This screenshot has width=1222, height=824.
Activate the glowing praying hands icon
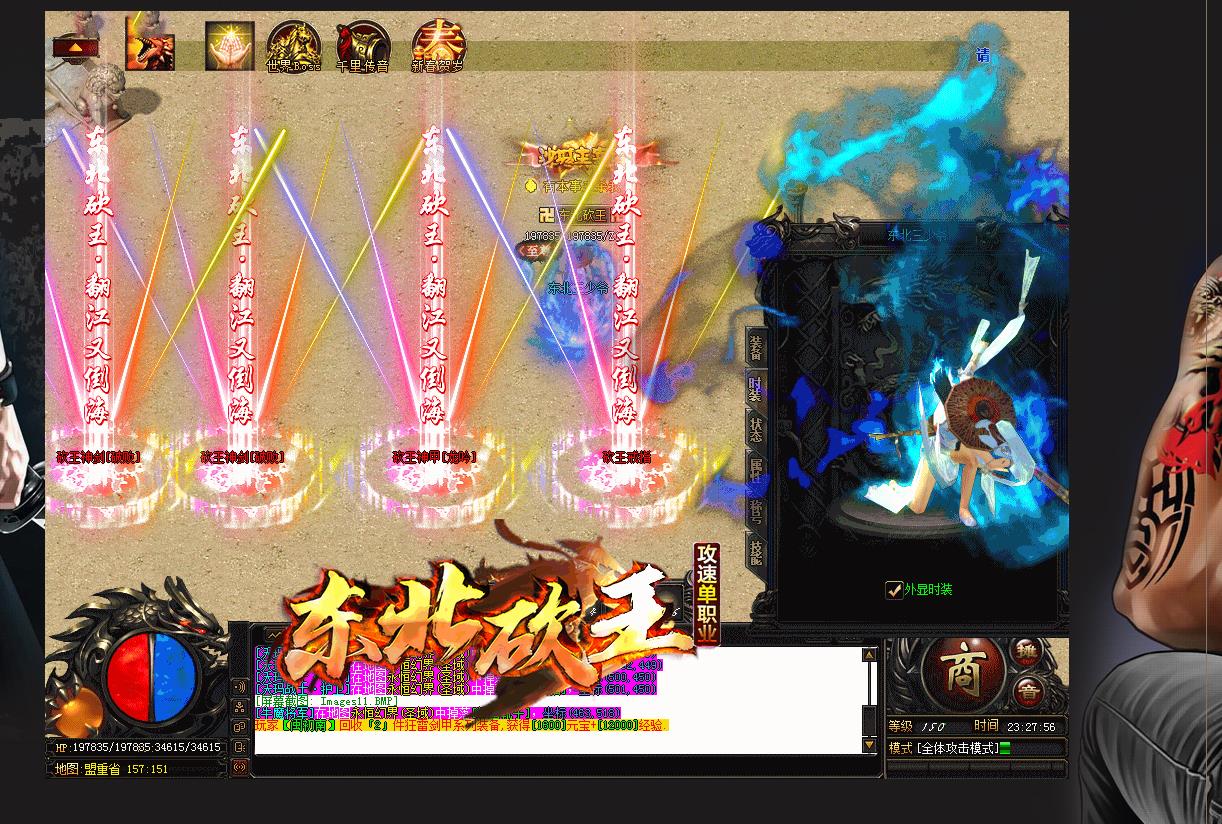229,46
